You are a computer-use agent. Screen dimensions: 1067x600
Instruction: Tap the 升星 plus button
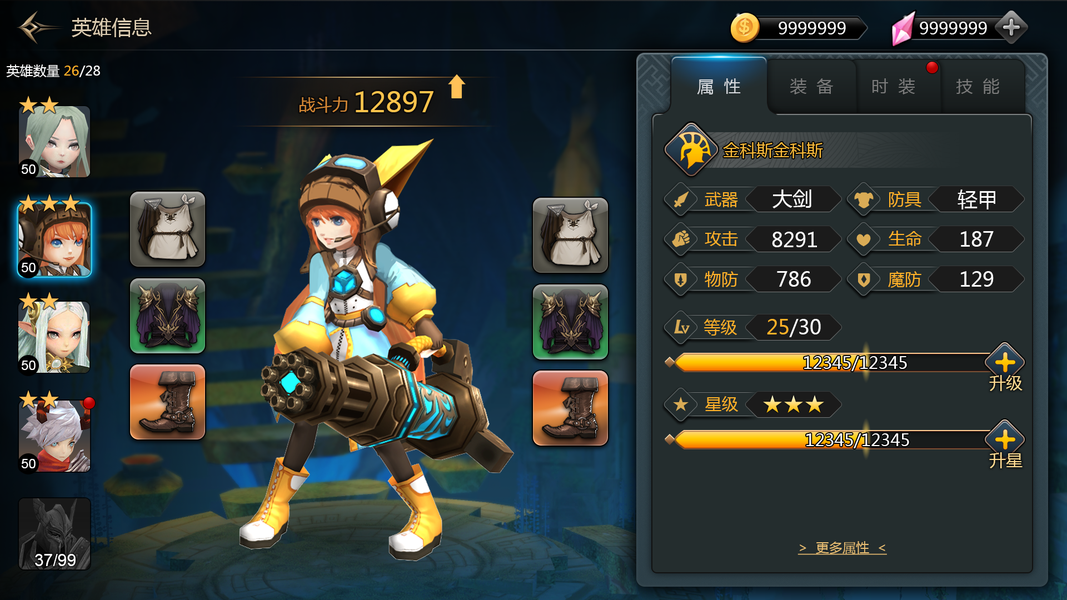click(1005, 440)
